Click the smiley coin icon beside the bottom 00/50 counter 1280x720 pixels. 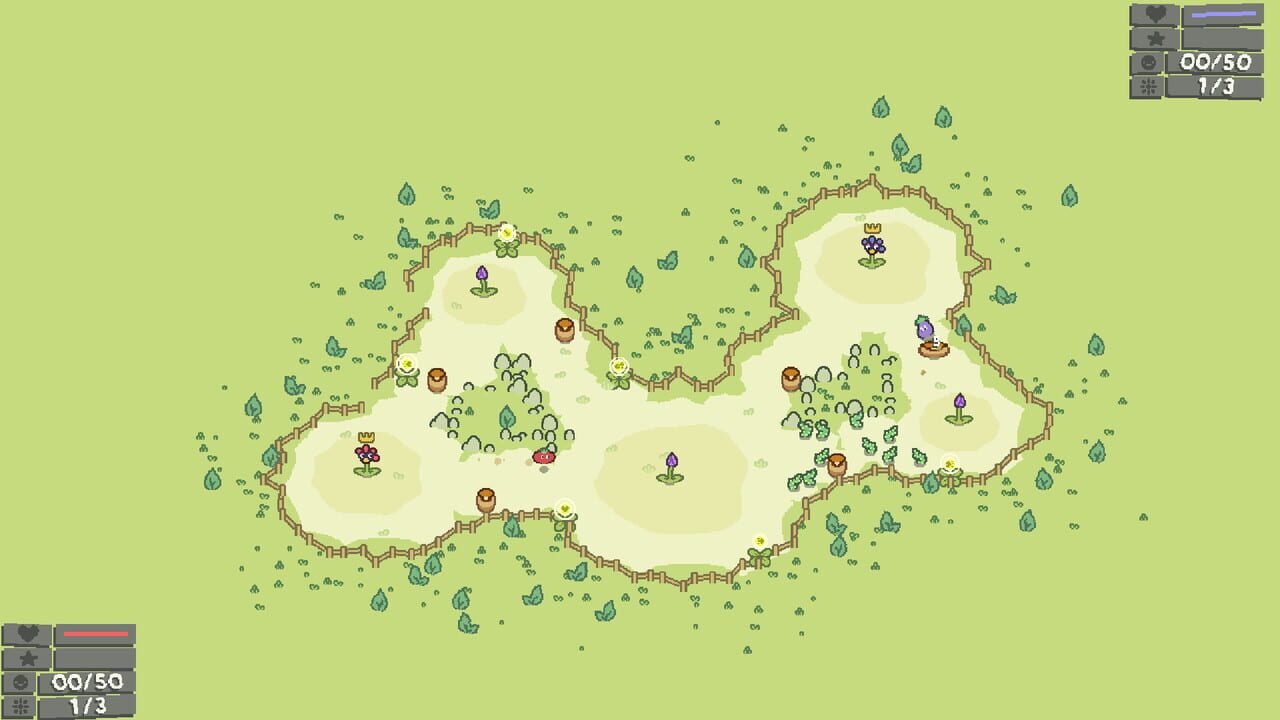pos(21,682)
